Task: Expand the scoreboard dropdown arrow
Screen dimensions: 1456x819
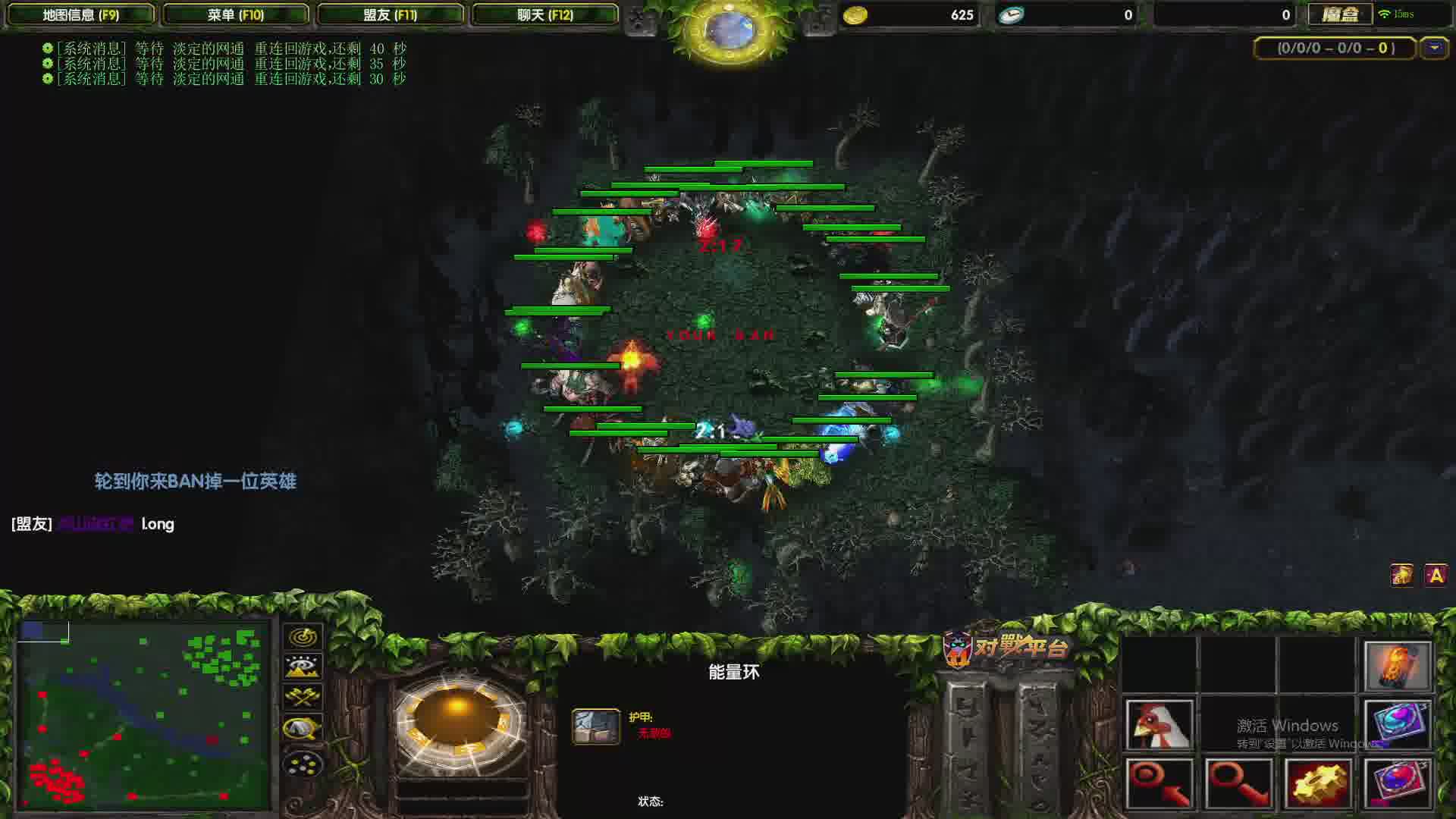Action: [1434, 48]
